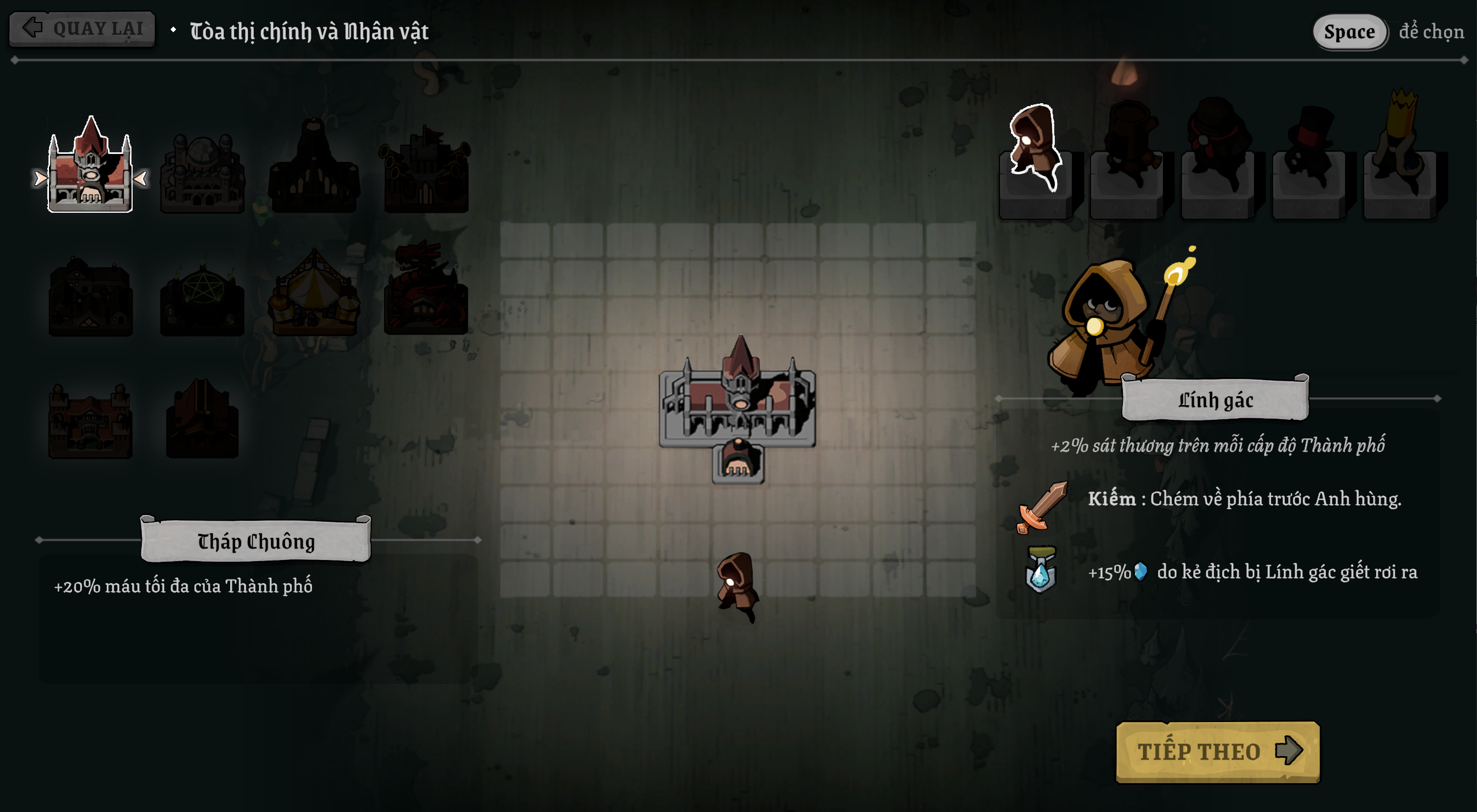Select the town hall with brass horns
The width and height of the screenshot is (1477, 812).
coord(426,170)
